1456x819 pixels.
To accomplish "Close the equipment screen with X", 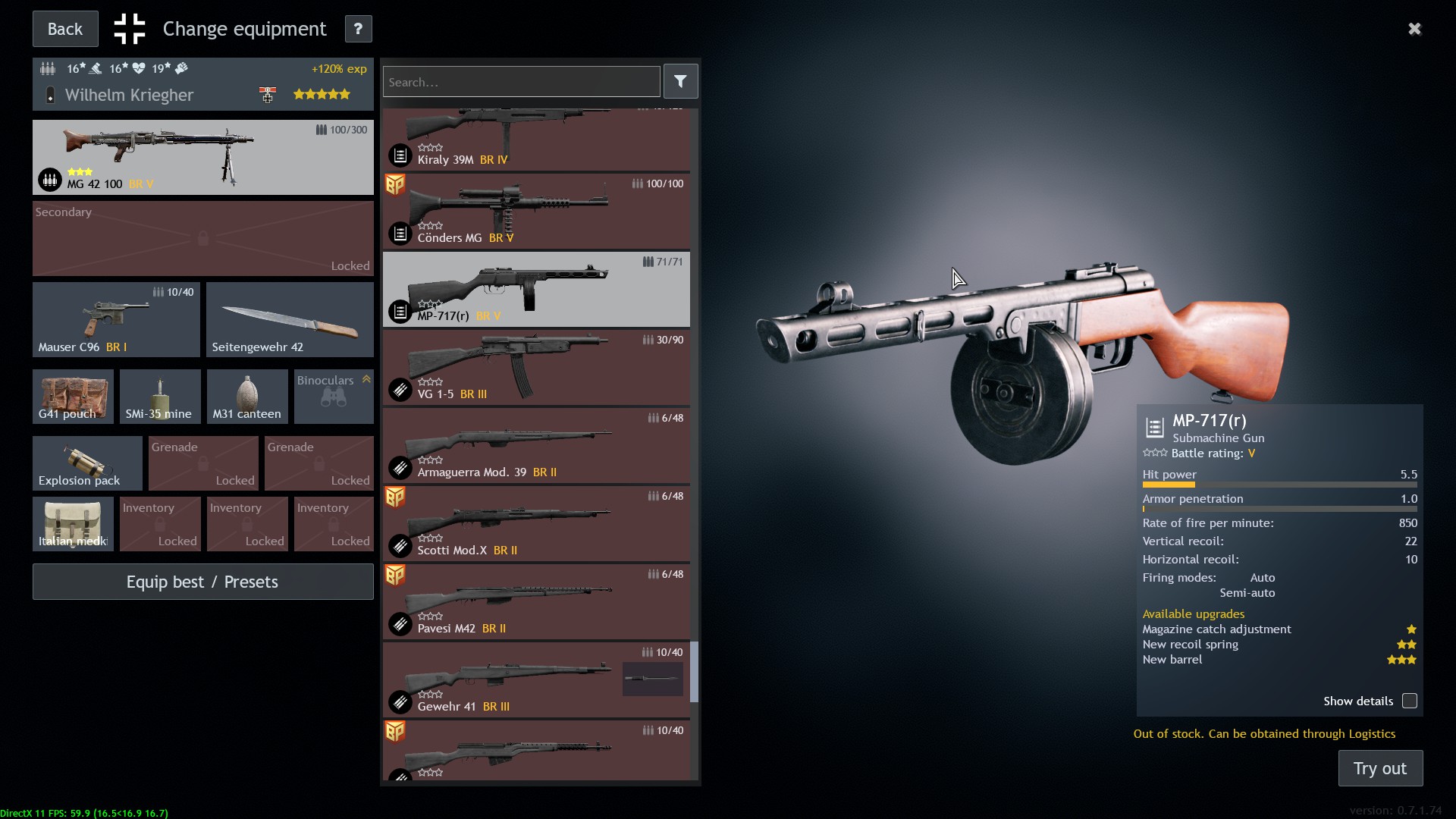I will click(1414, 29).
